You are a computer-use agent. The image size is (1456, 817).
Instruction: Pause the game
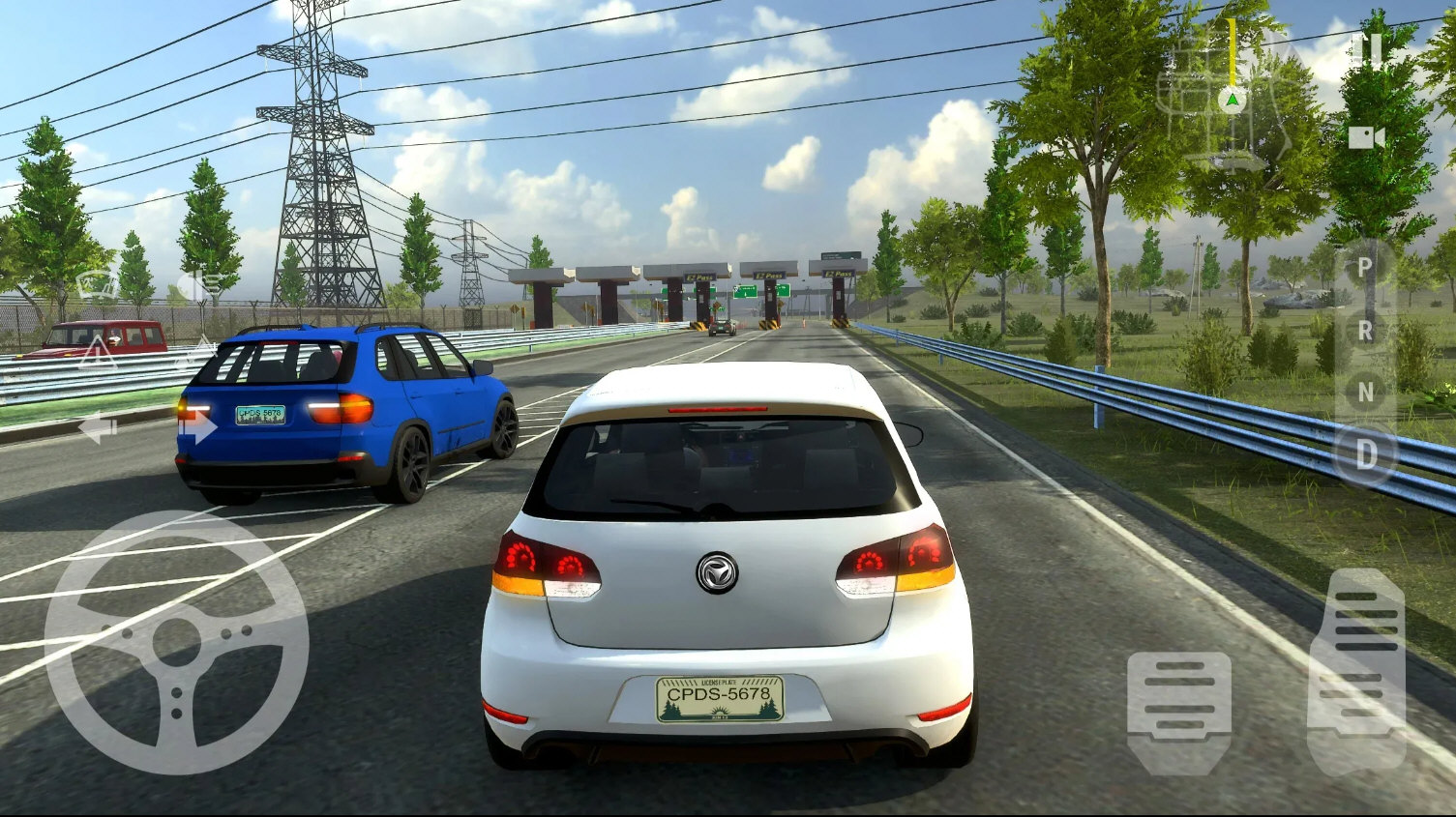1368,49
